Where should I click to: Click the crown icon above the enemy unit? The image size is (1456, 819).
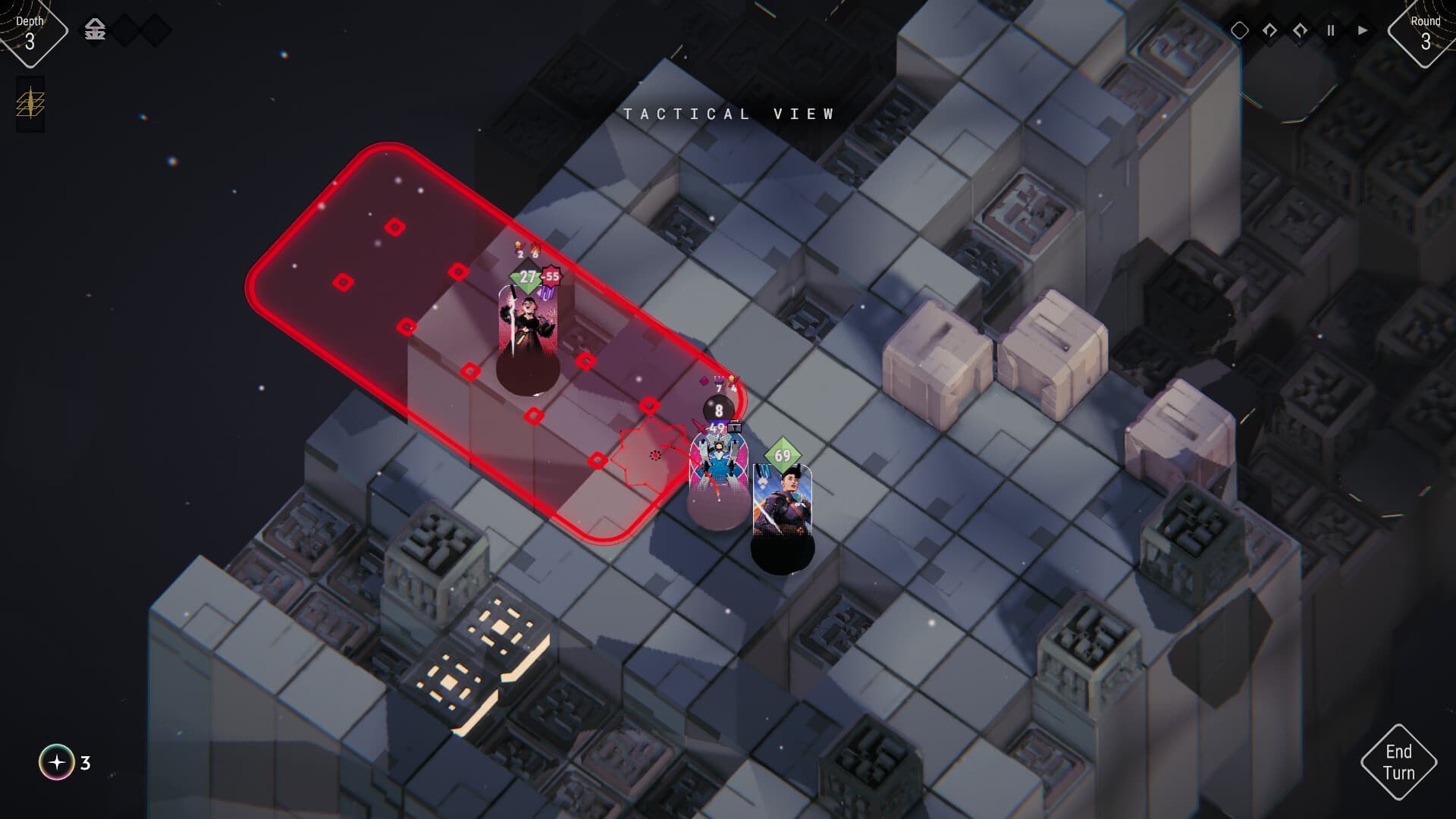pyautogui.click(x=732, y=378)
